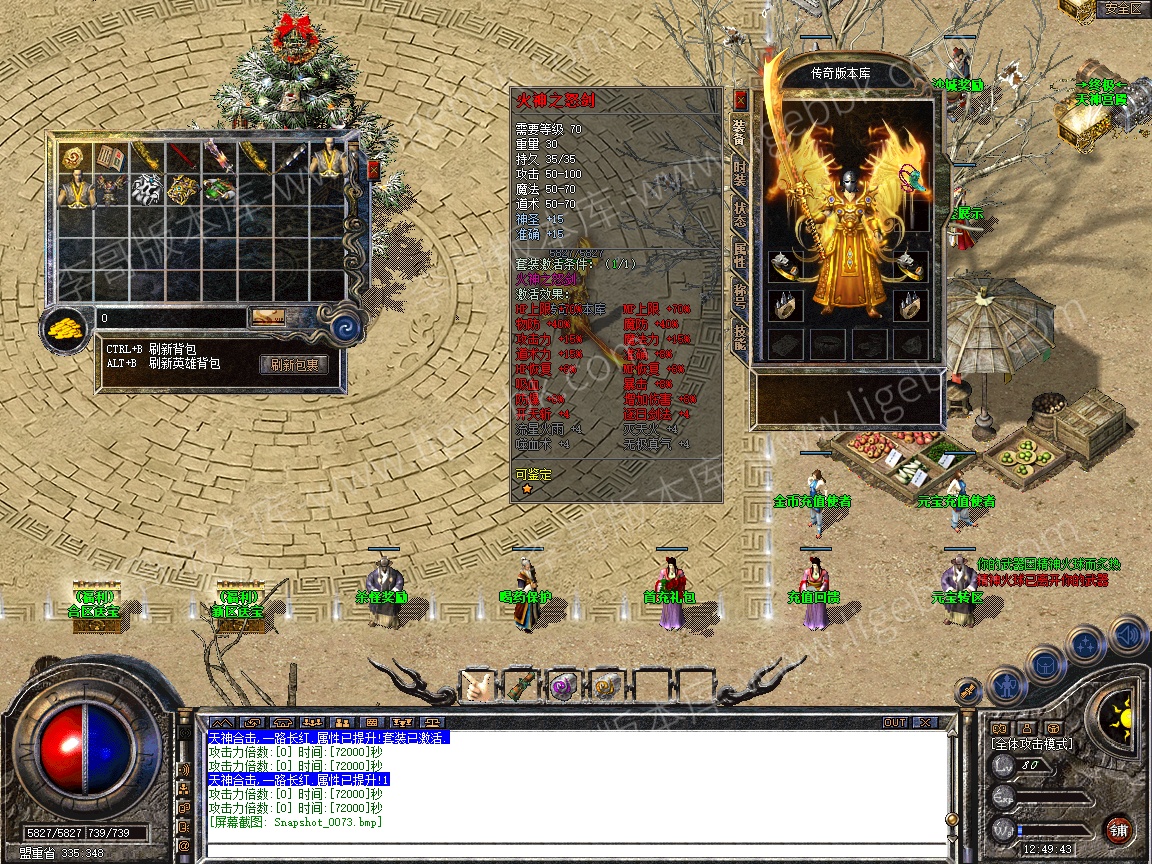Click the 刷新包裹 refresh bag button
Viewport: 1152px width, 864px height.
tap(294, 365)
